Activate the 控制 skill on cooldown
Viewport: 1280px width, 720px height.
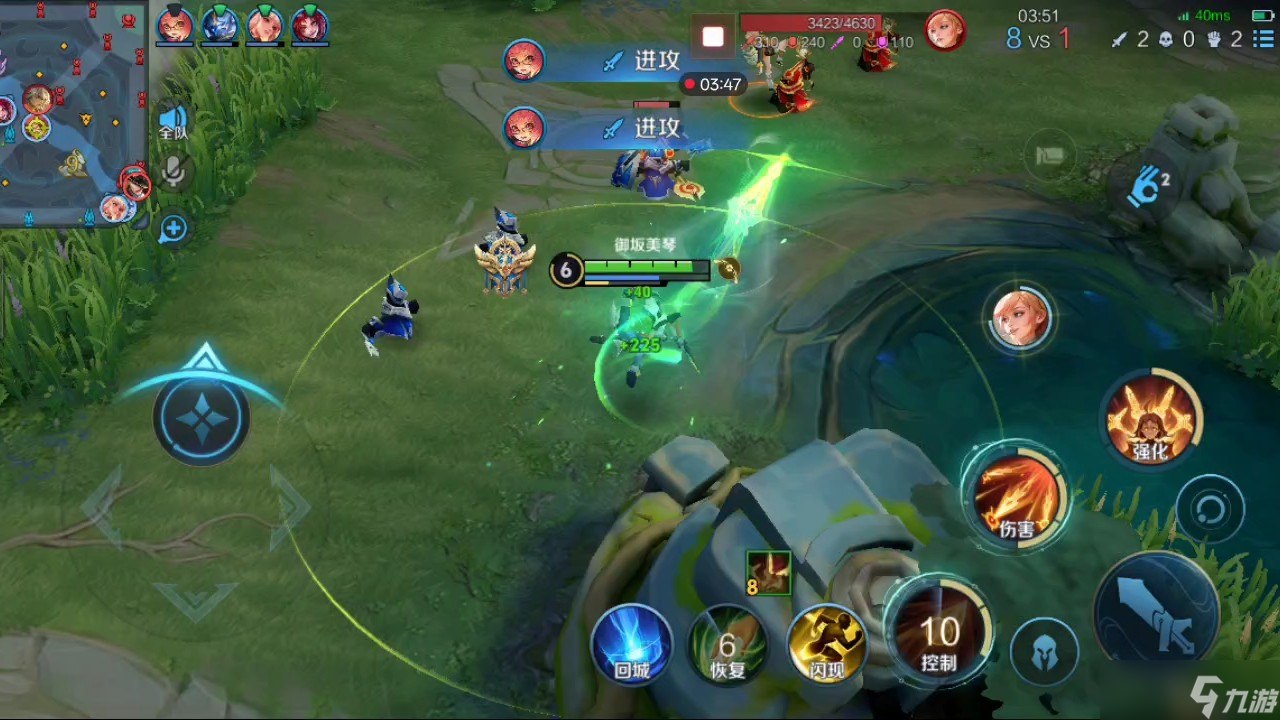pos(938,635)
